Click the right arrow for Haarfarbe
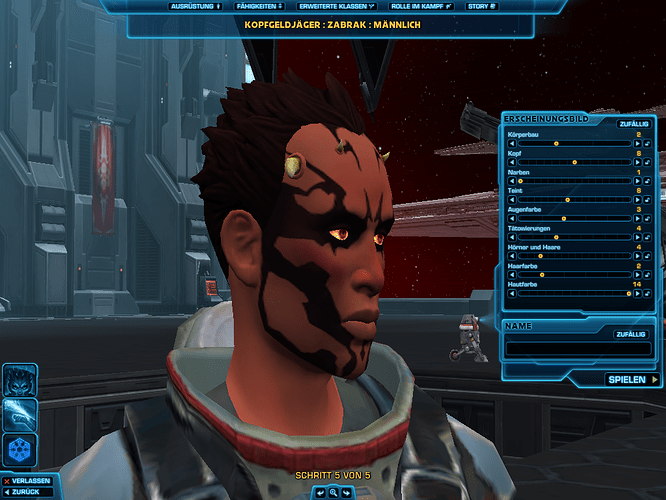The image size is (666, 500). point(635,274)
